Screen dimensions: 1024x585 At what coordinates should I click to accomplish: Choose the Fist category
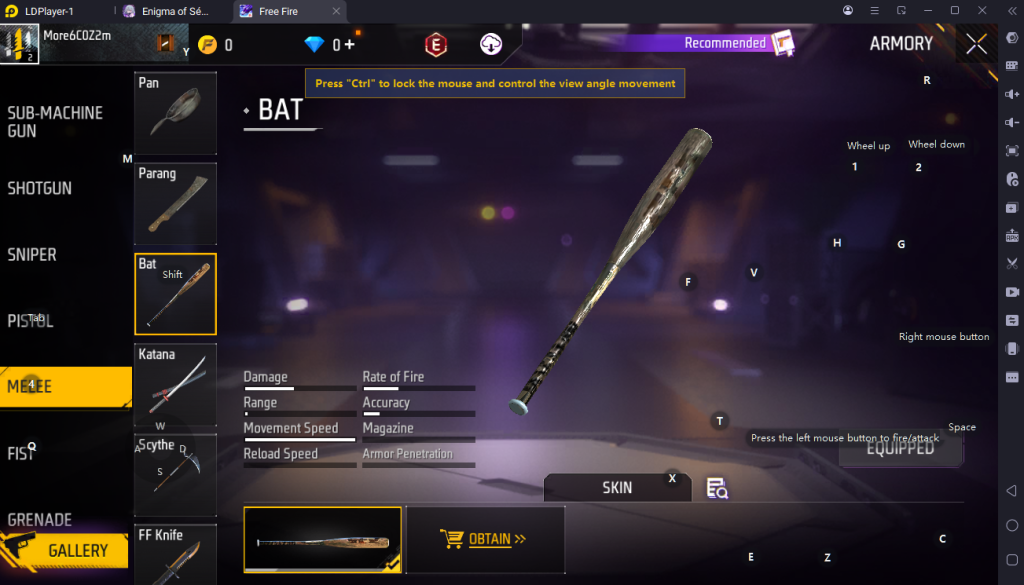(21, 453)
